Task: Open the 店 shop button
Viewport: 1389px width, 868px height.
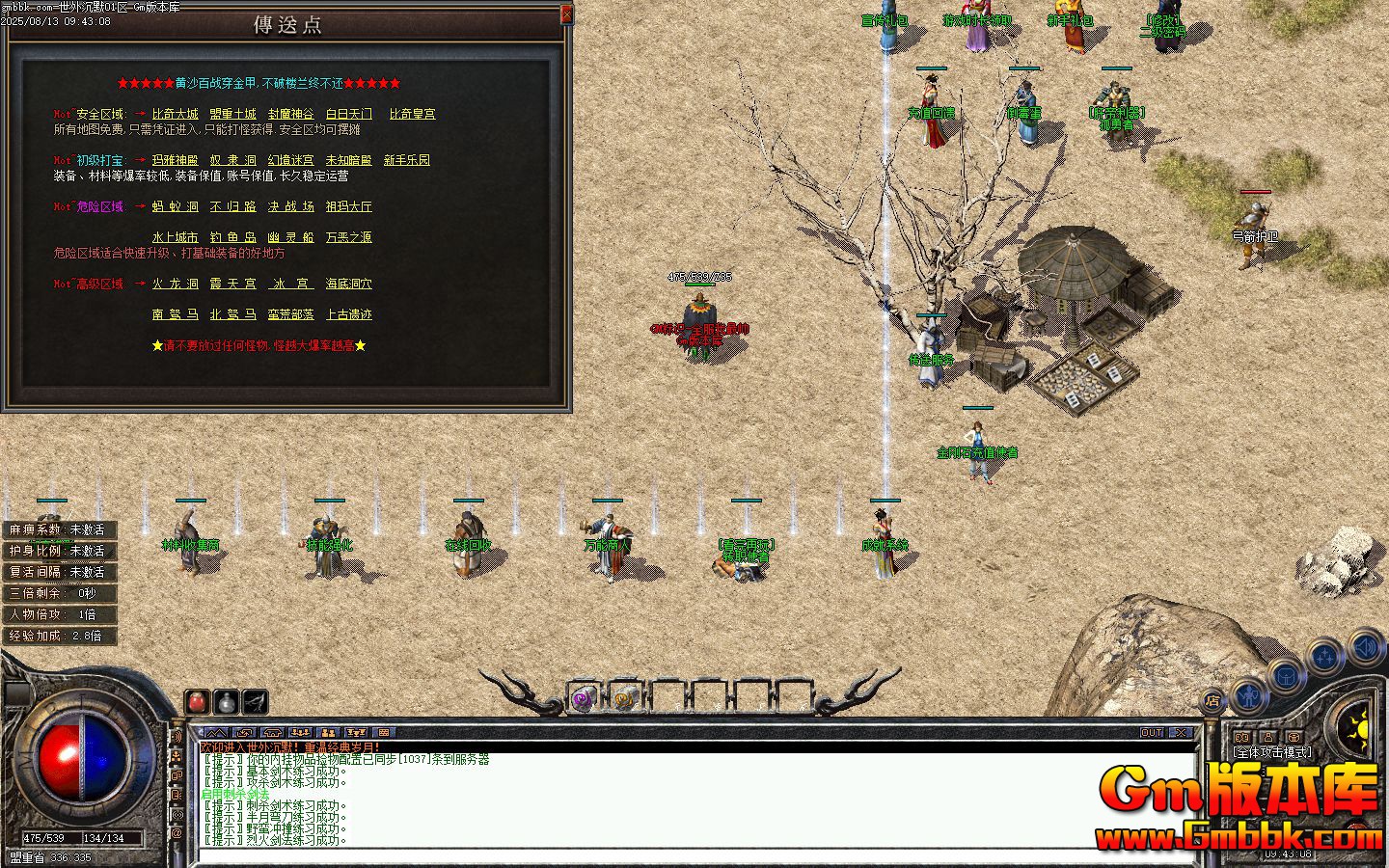Action: pyautogui.click(x=1213, y=700)
